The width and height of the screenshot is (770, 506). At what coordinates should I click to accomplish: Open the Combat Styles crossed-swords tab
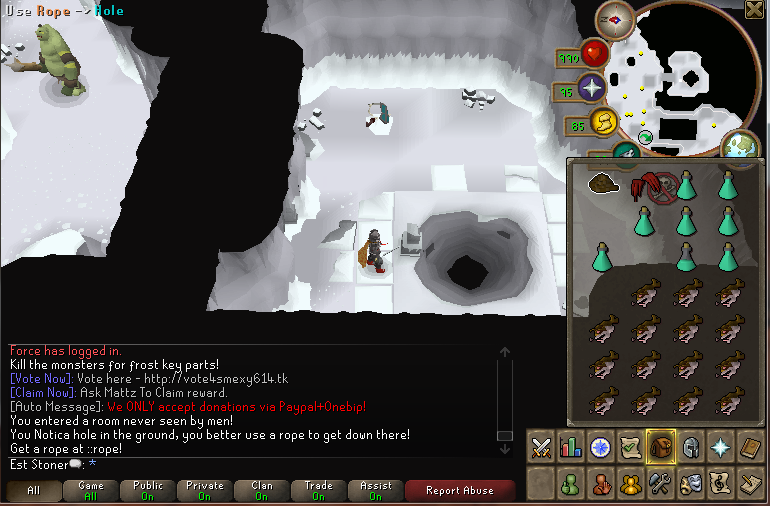pos(541,447)
